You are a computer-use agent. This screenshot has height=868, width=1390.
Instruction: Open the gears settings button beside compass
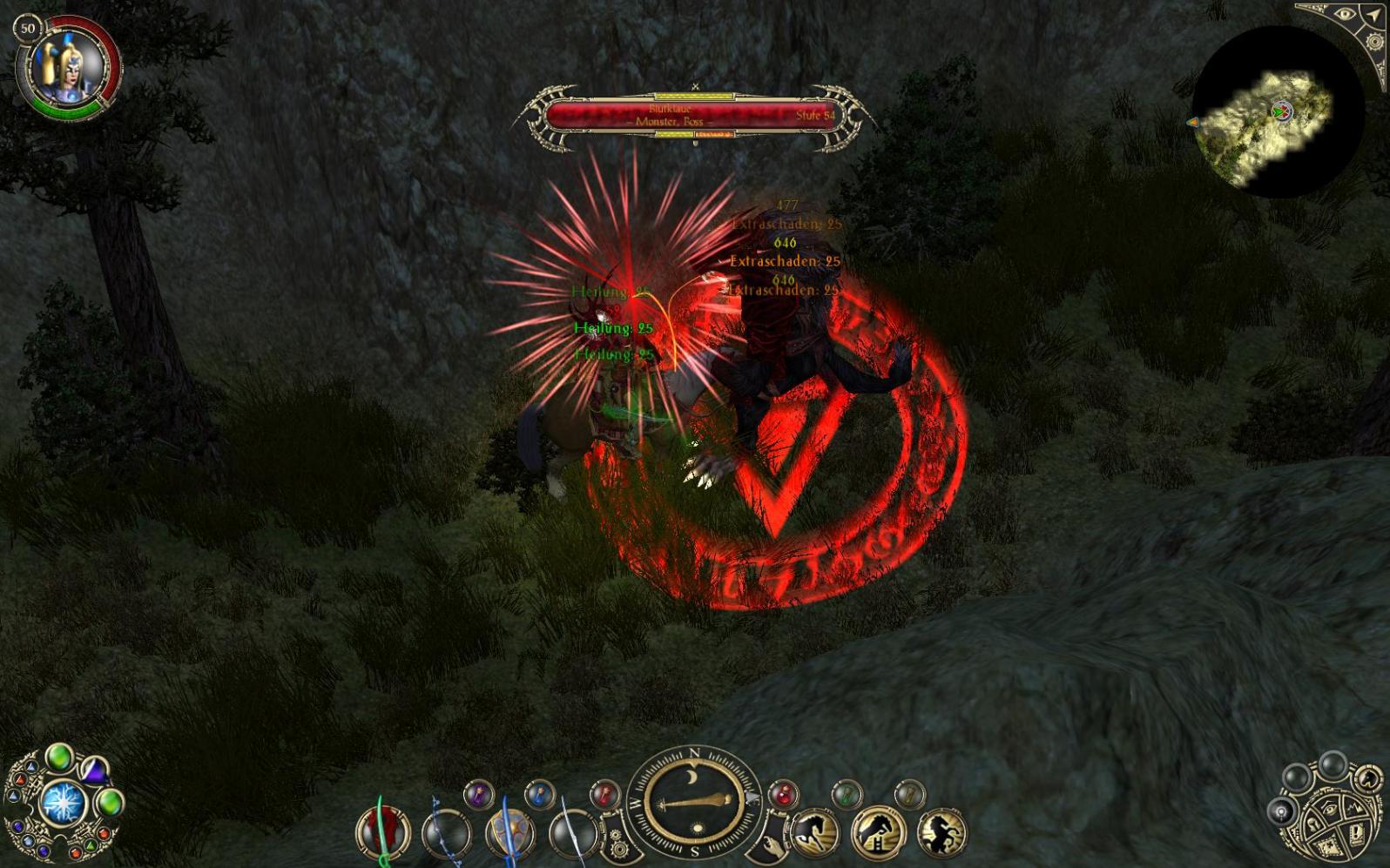[x=617, y=843]
